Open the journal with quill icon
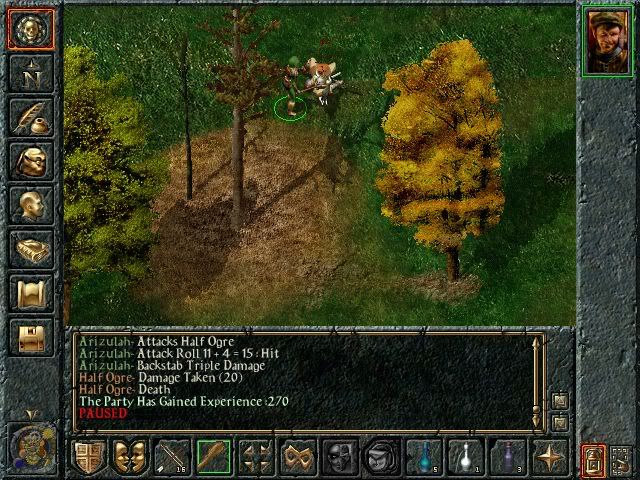This screenshot has height=480, width=640. click(29, 118)
